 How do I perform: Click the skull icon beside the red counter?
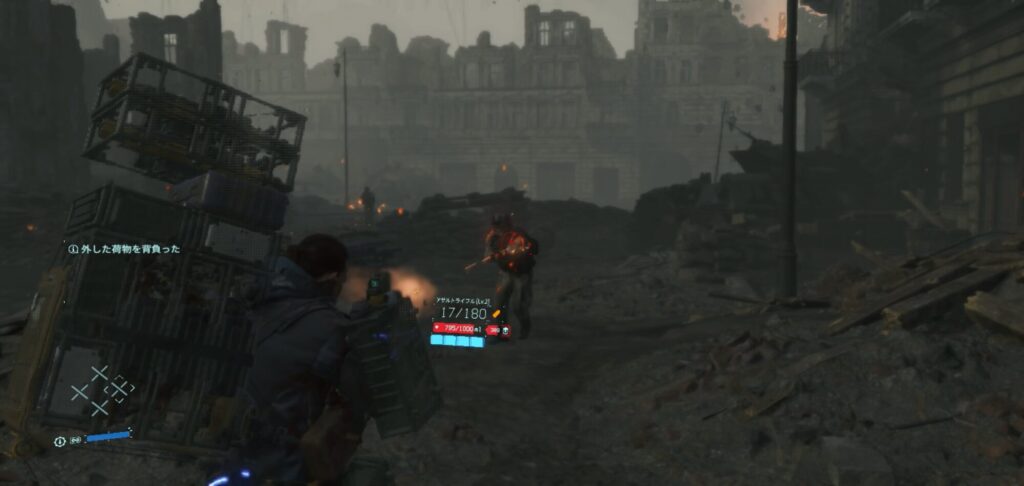[x=506, y=329]
